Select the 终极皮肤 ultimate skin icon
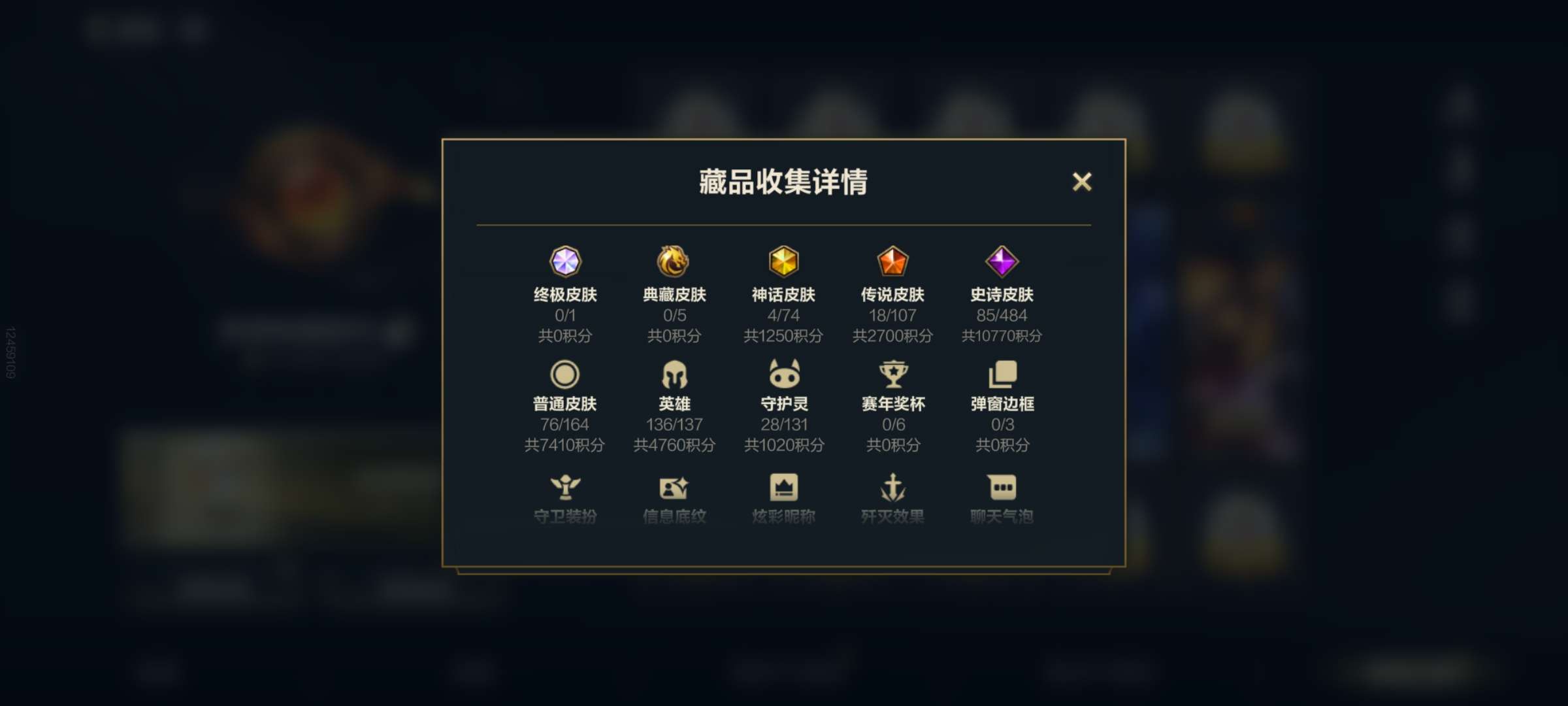The height and width of the screenshot is (706, 1568). coord(567,262)
